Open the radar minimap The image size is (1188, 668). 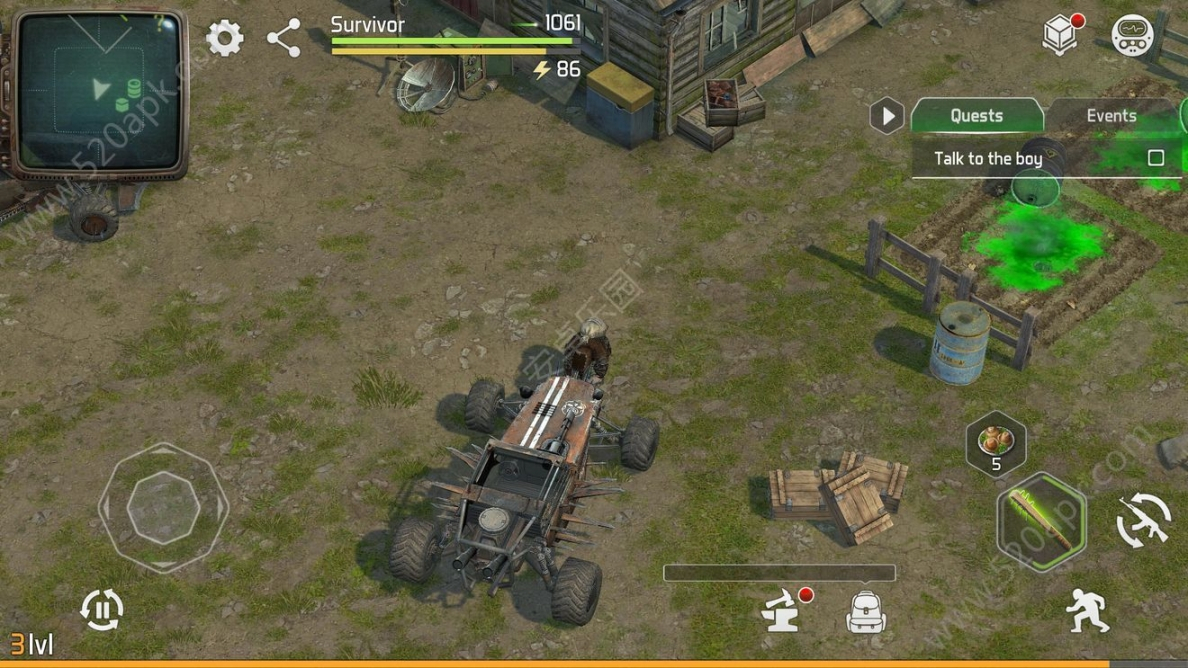(x=102, y=92)
